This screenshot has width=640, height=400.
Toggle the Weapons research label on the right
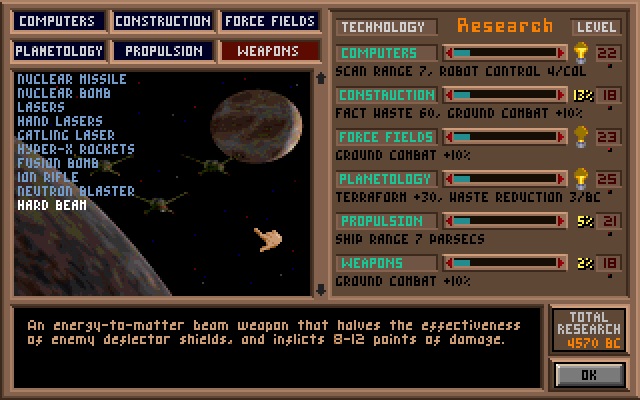(x=385, y=262)
